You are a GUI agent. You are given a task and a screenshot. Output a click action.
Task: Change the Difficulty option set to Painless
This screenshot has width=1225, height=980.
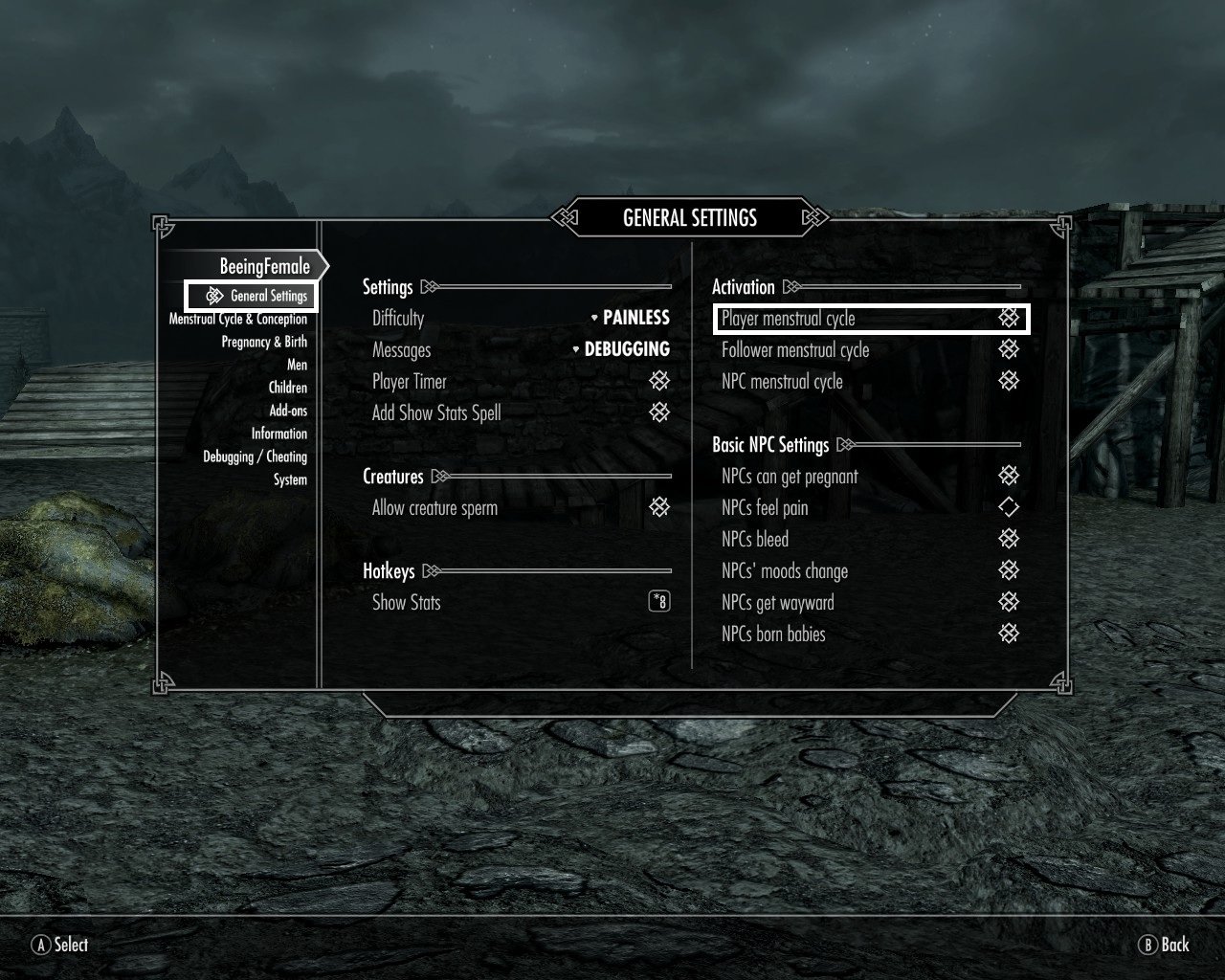630,318
